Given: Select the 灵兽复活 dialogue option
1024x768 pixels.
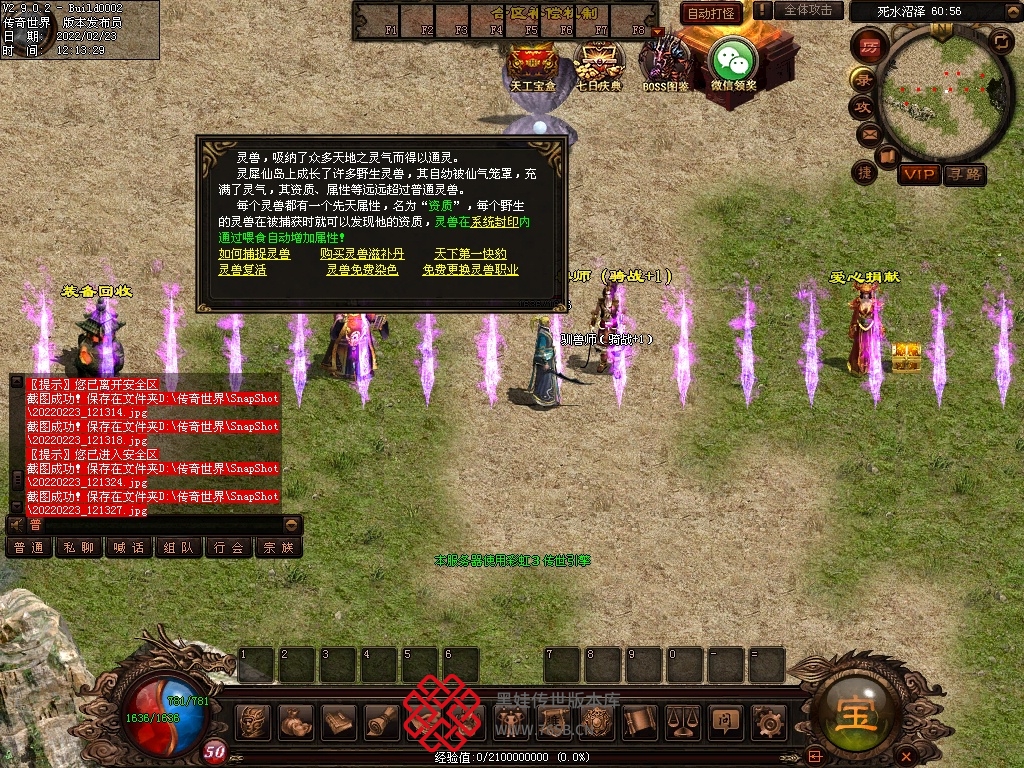Looking at the screenshot, I should [242, 270].
